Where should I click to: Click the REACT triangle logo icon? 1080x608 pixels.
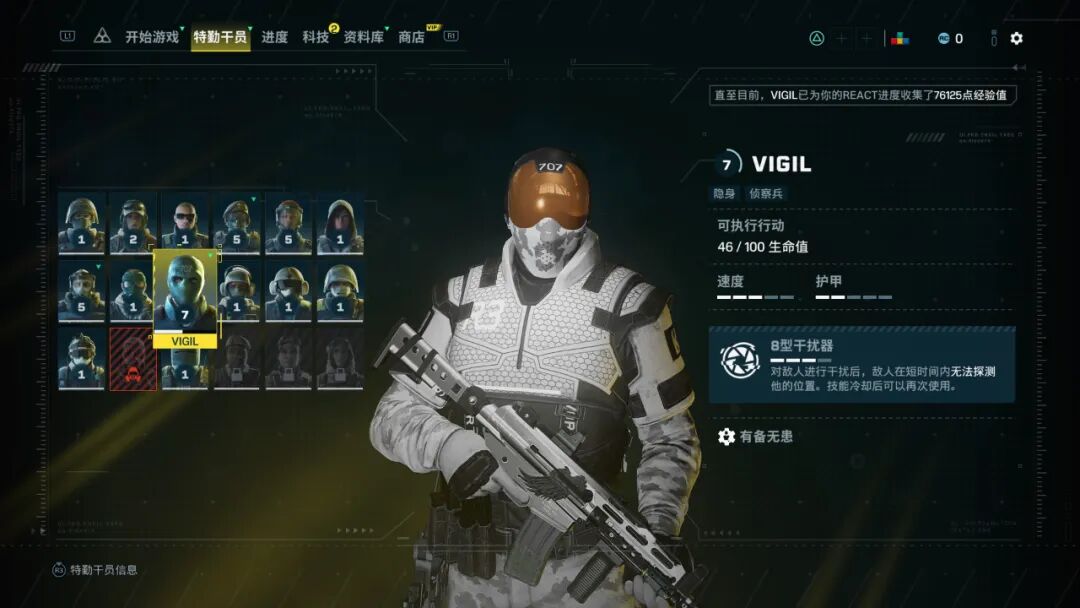[102, 37]
